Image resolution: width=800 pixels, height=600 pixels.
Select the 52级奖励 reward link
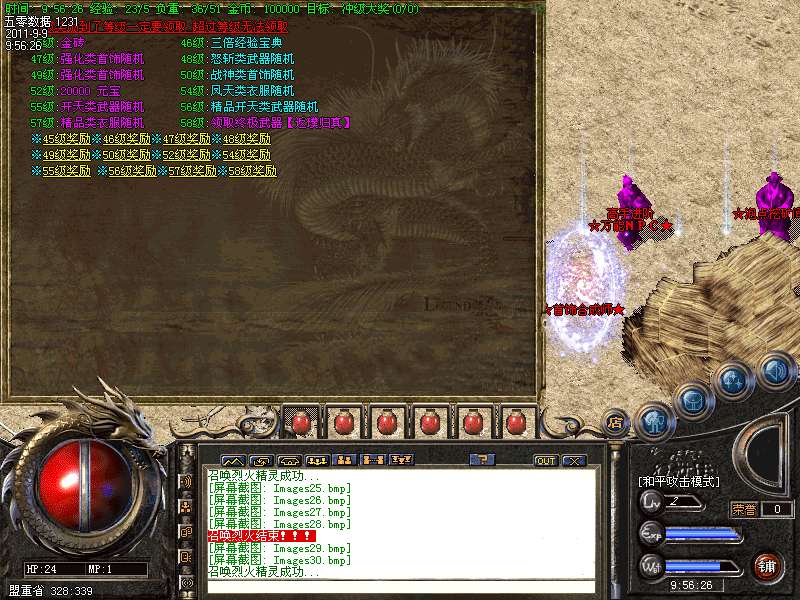click(186, 155)
